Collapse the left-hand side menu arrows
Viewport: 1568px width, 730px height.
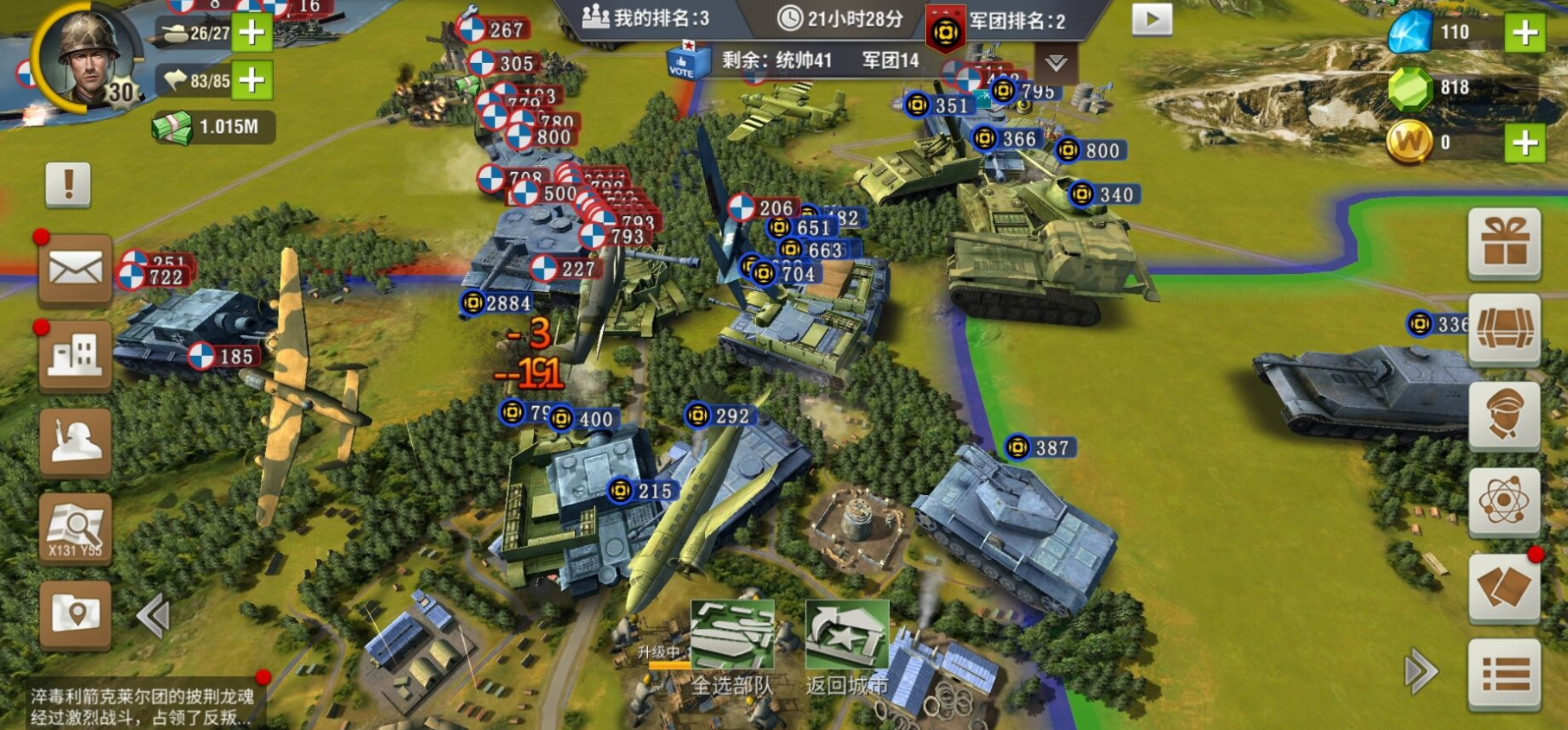coord(154,616)
